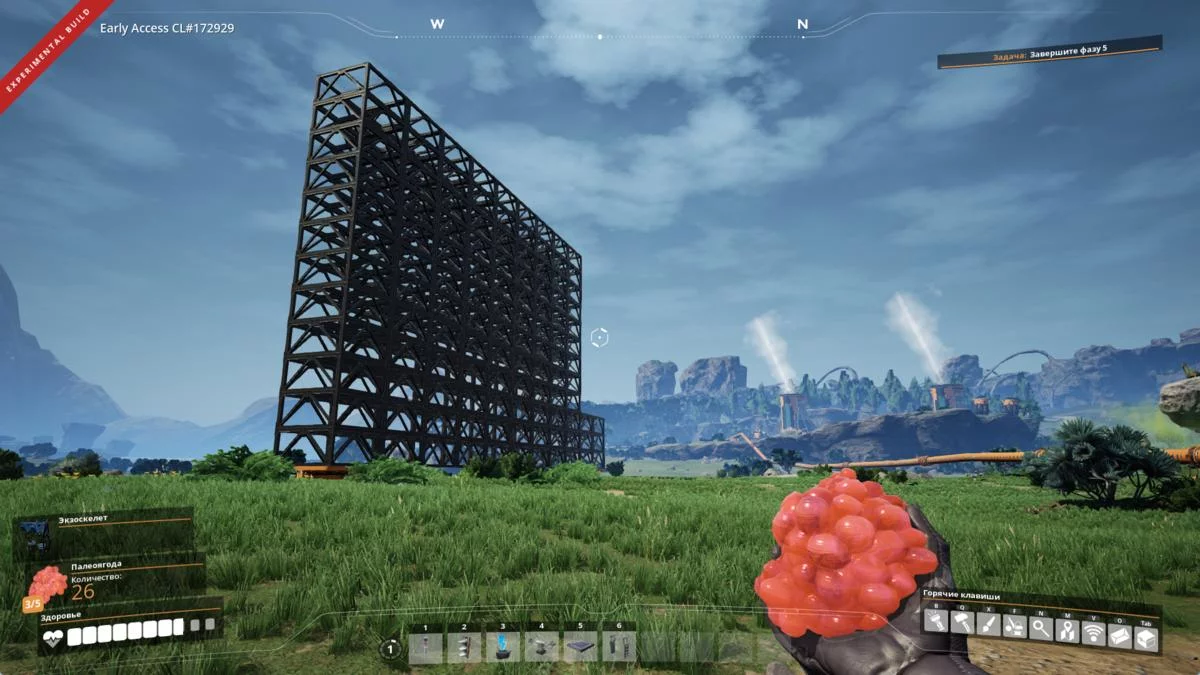Open the magnifying glass search icon
The height and width of the screenshot is (675, 1200).
pos(1041,629)
